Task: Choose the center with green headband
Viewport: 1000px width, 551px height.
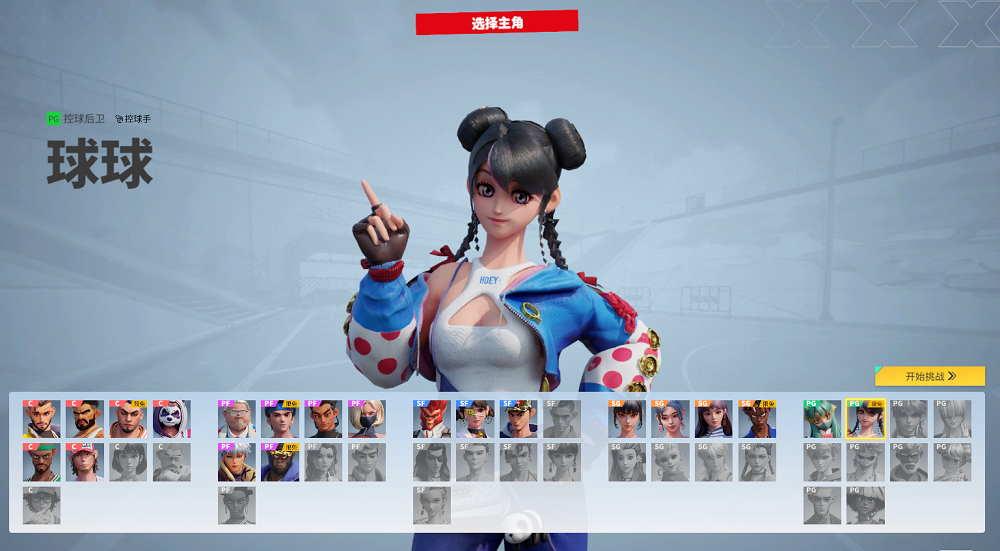Action: pos(42,462)
